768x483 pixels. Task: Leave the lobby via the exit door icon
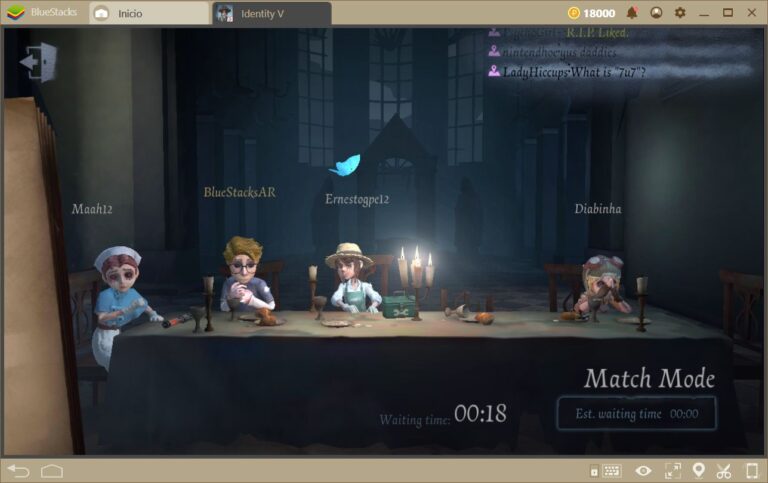pos(37,62)
